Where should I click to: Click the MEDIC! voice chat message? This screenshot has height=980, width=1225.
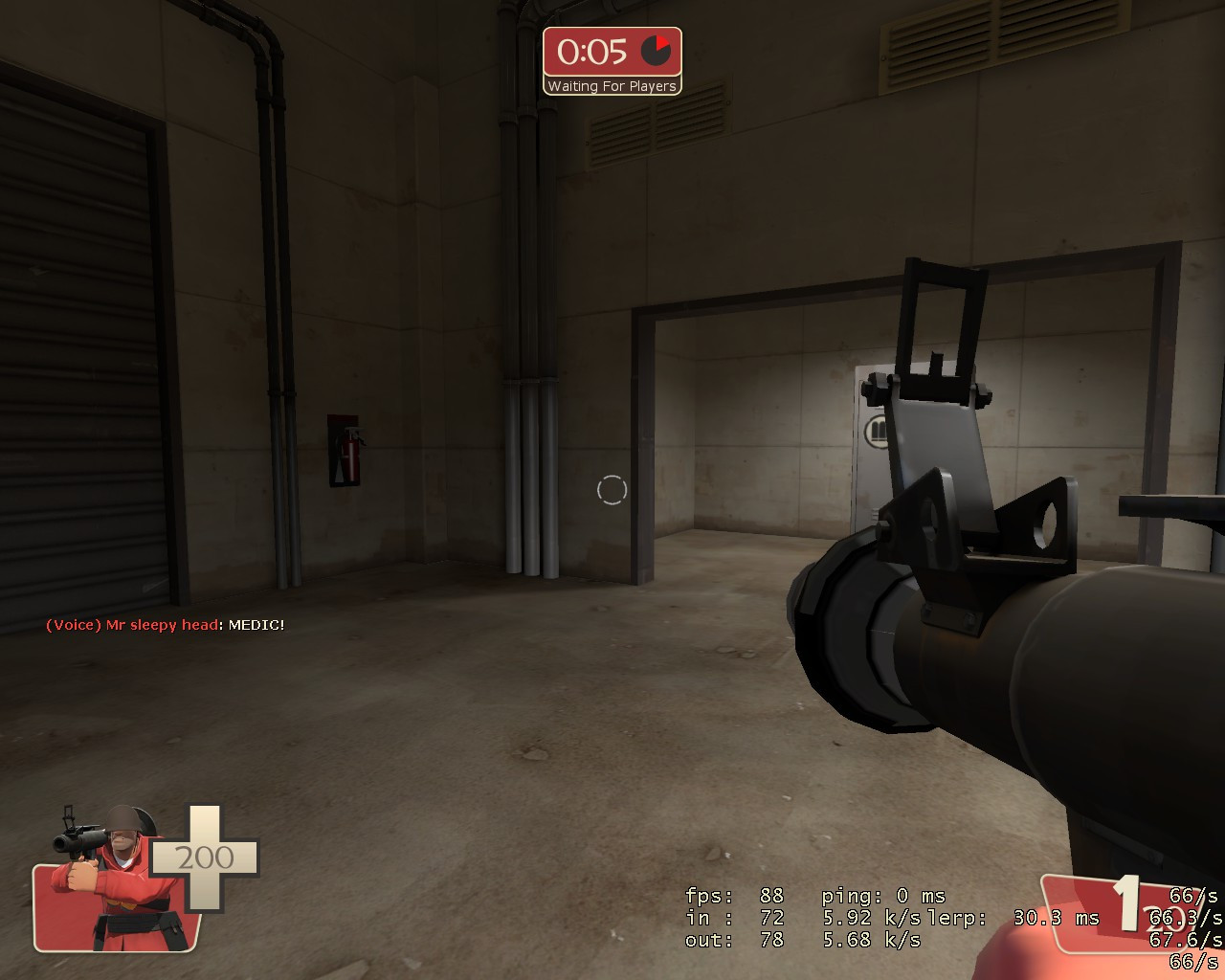click(x=258, y=625)
